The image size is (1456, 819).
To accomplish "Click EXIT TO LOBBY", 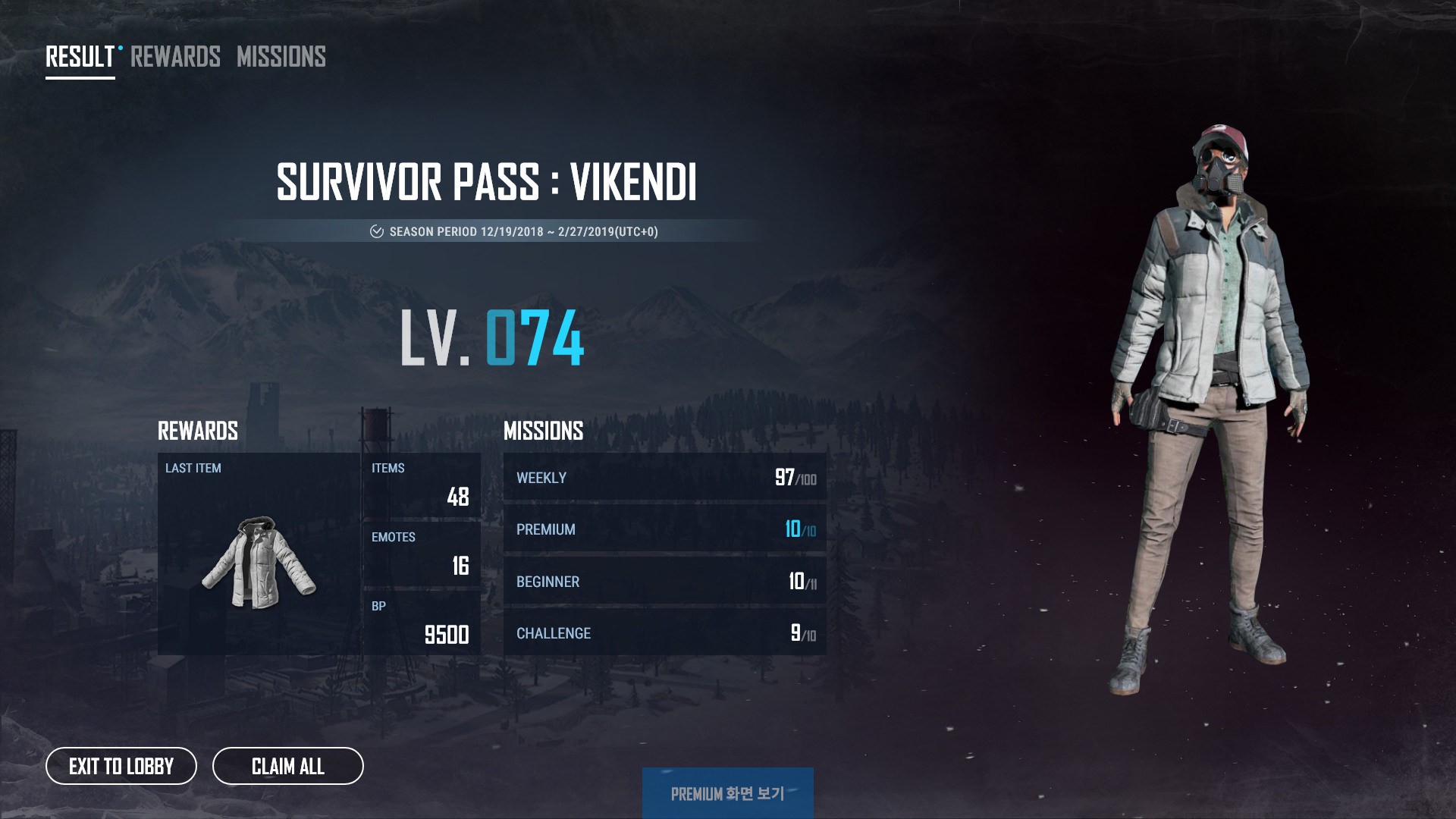I will [x=121, y=767].
